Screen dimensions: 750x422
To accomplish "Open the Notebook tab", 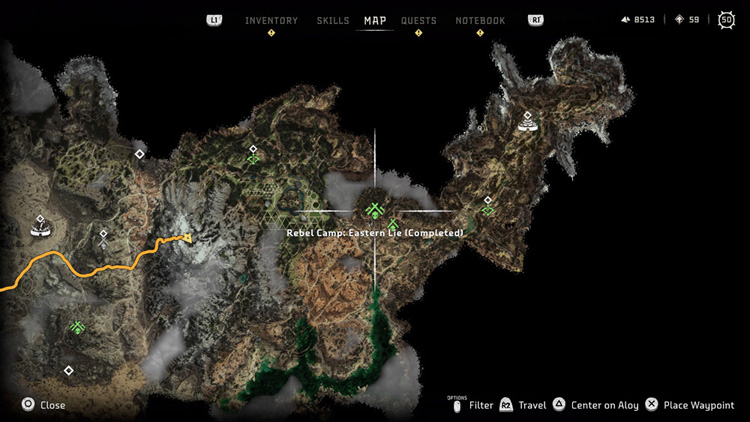I will (480, 20).
